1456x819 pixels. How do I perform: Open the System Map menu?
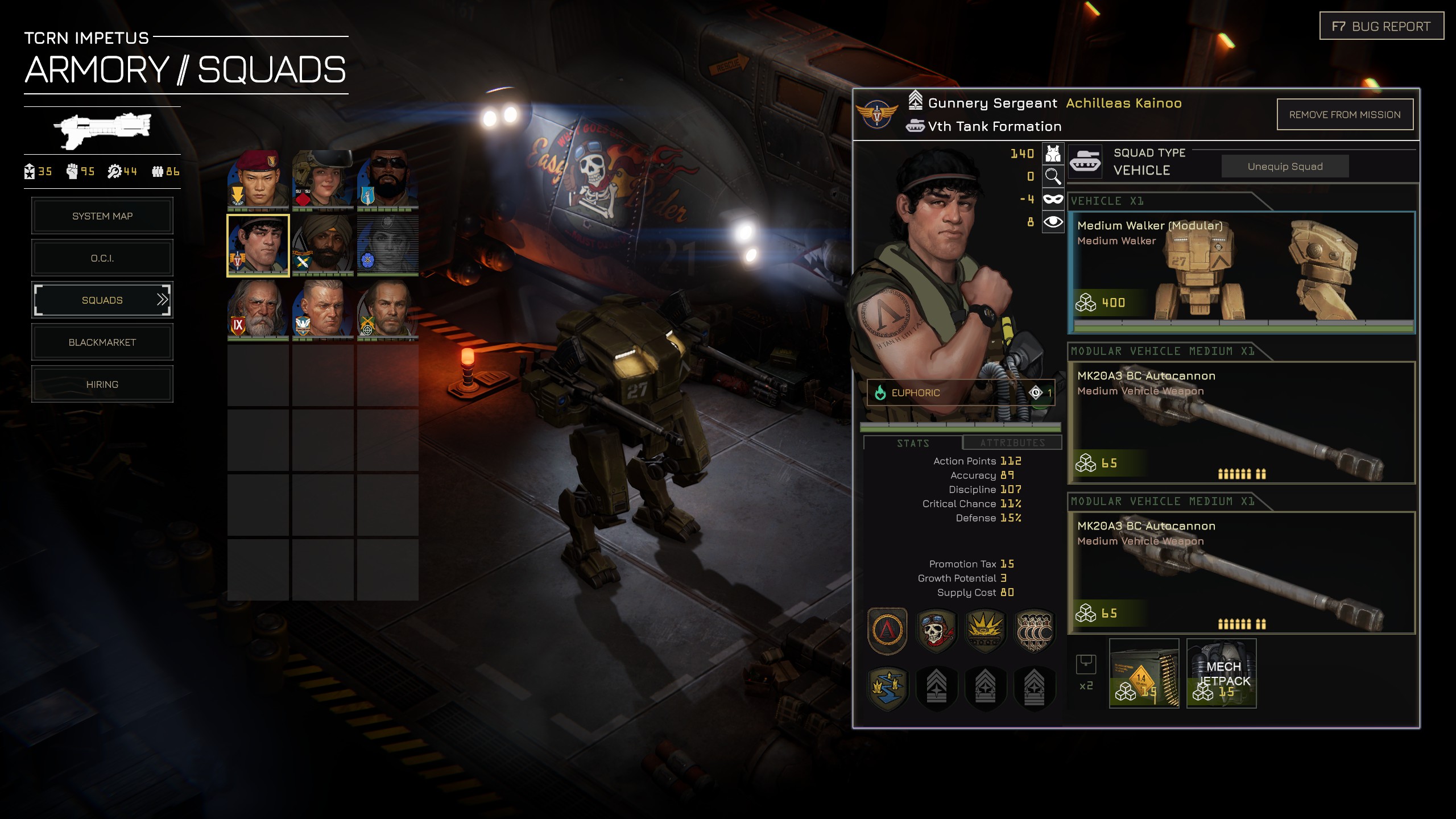(x=102, y=216)
